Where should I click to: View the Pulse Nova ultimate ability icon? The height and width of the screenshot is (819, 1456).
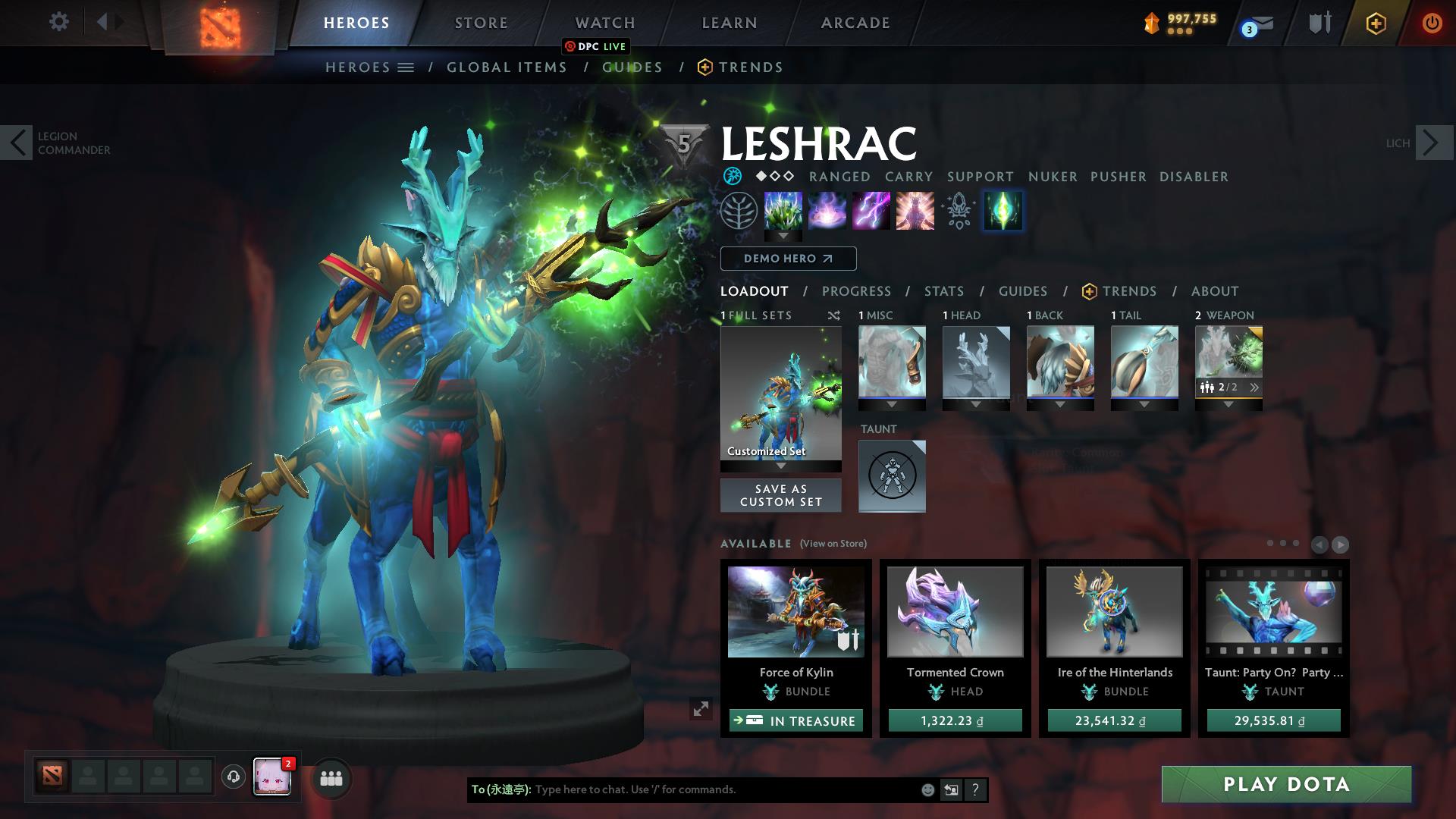pyautogui.click(x=915, y=211)
